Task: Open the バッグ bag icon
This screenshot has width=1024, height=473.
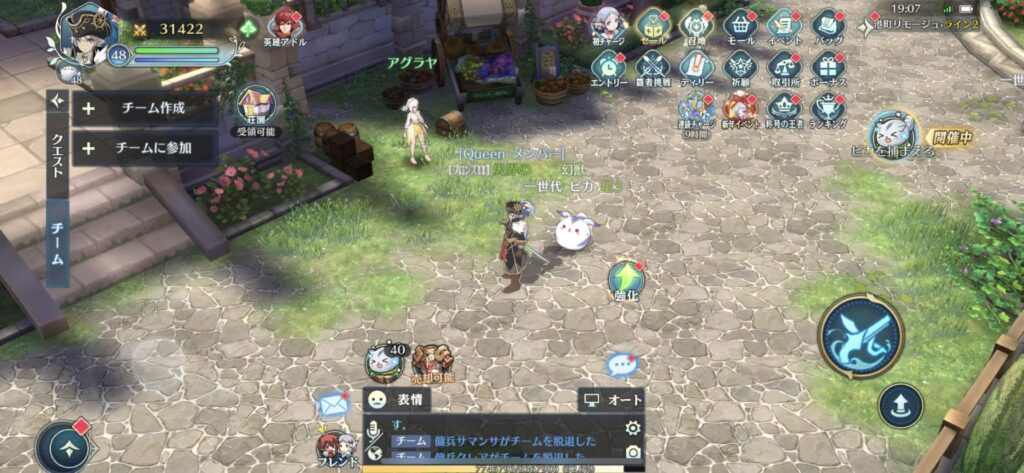Action: point(827,24)
